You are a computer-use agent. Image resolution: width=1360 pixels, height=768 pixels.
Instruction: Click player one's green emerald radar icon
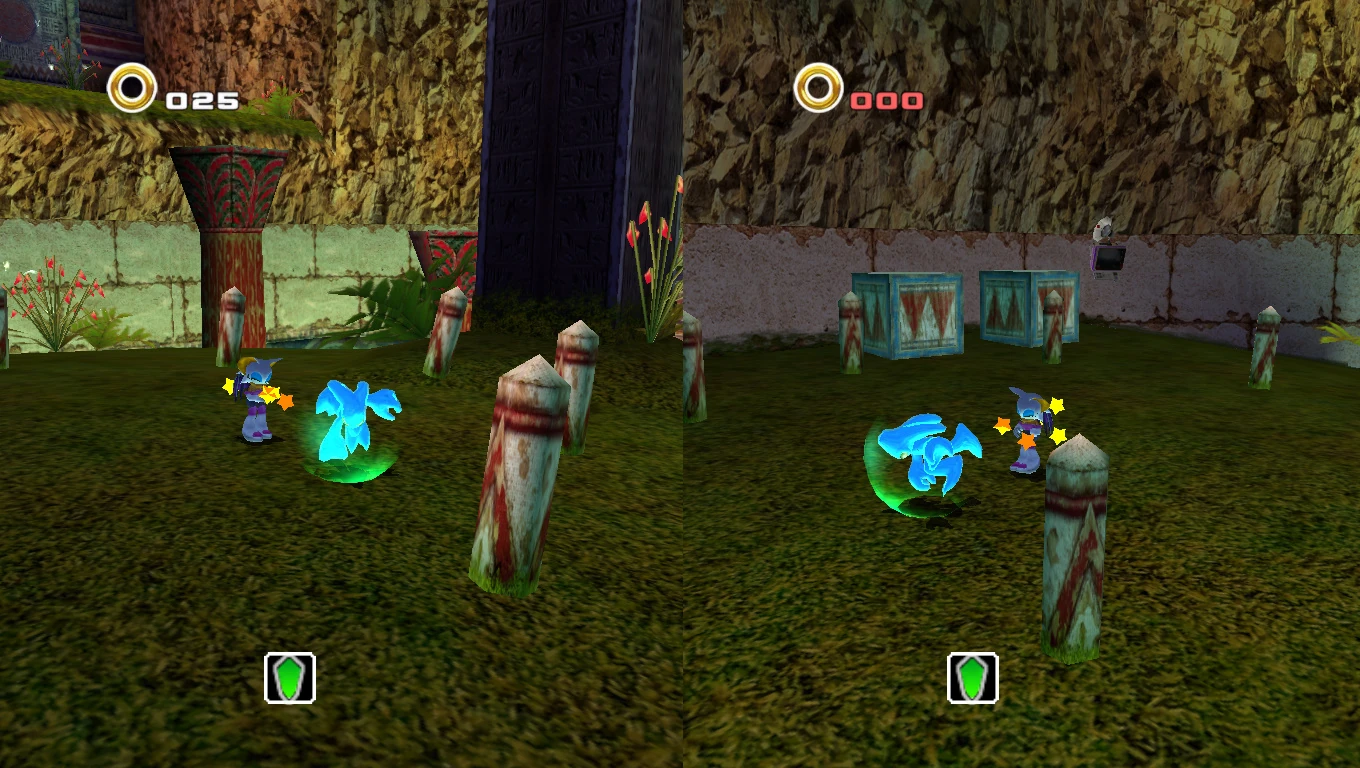tap(290, 678)
